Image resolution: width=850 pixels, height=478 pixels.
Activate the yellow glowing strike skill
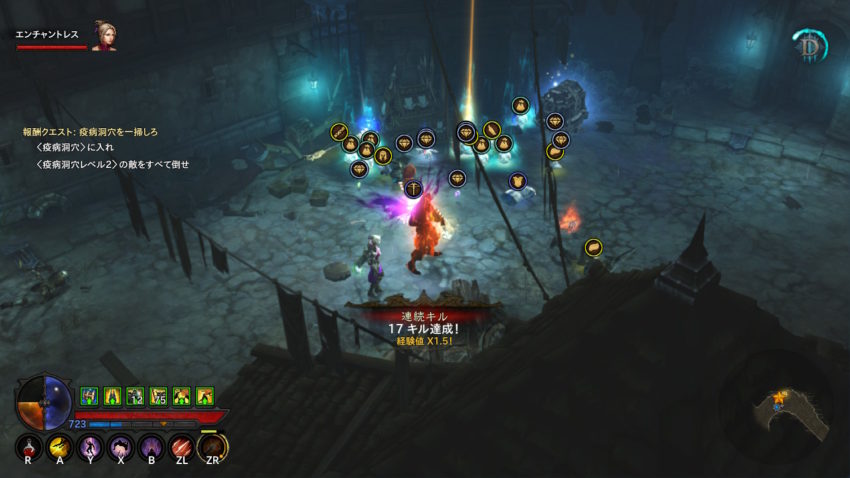(x=60, y=448)
